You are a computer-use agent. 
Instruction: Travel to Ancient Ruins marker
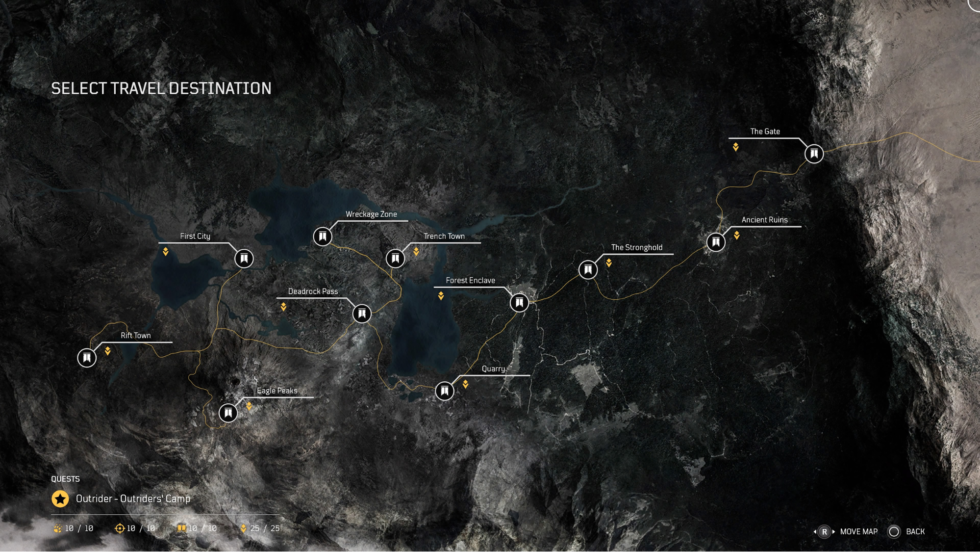[x=715, y=242]
